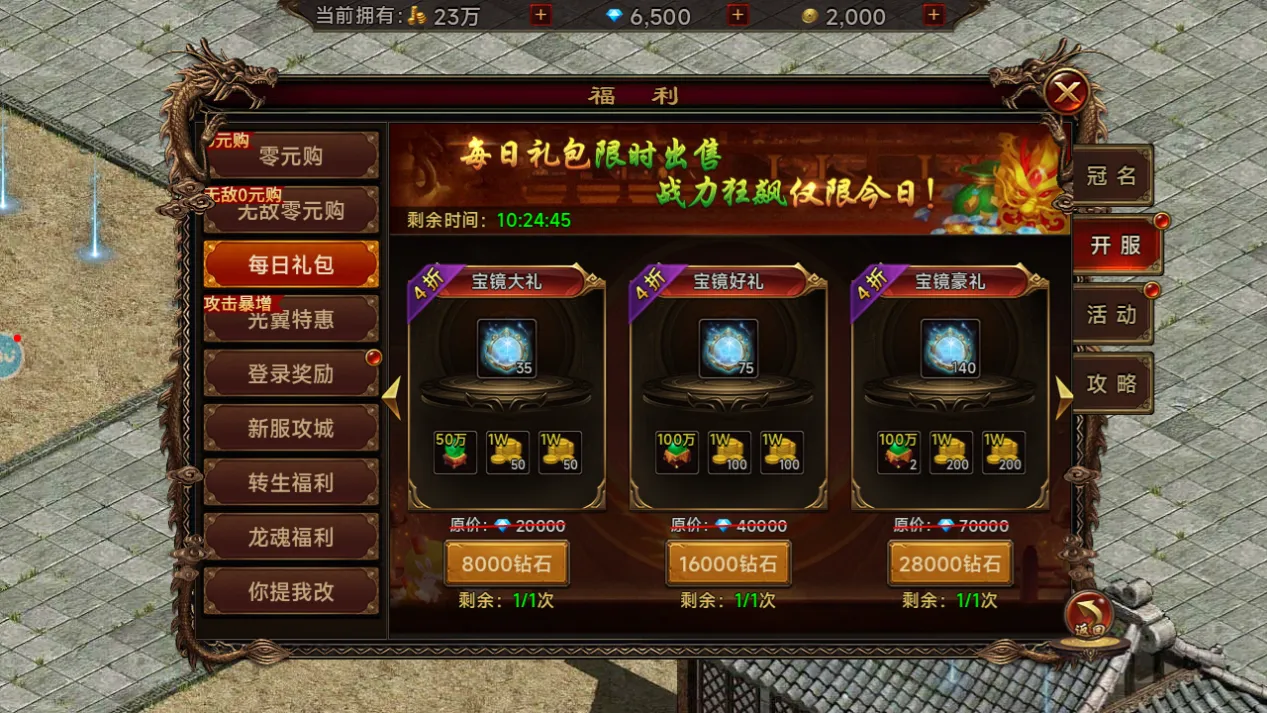Add more diamonds with the plus button
This screenshot has height=713, width=1267.
click(737, 15)
